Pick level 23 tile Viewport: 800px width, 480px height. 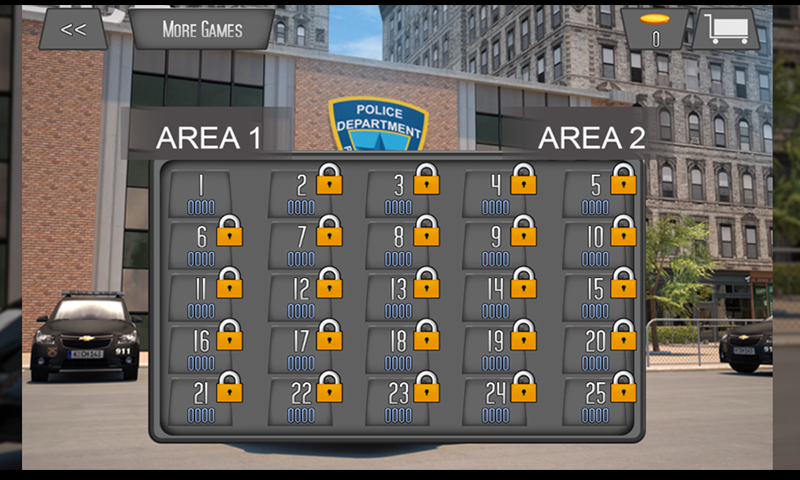(x=400, y=400)
